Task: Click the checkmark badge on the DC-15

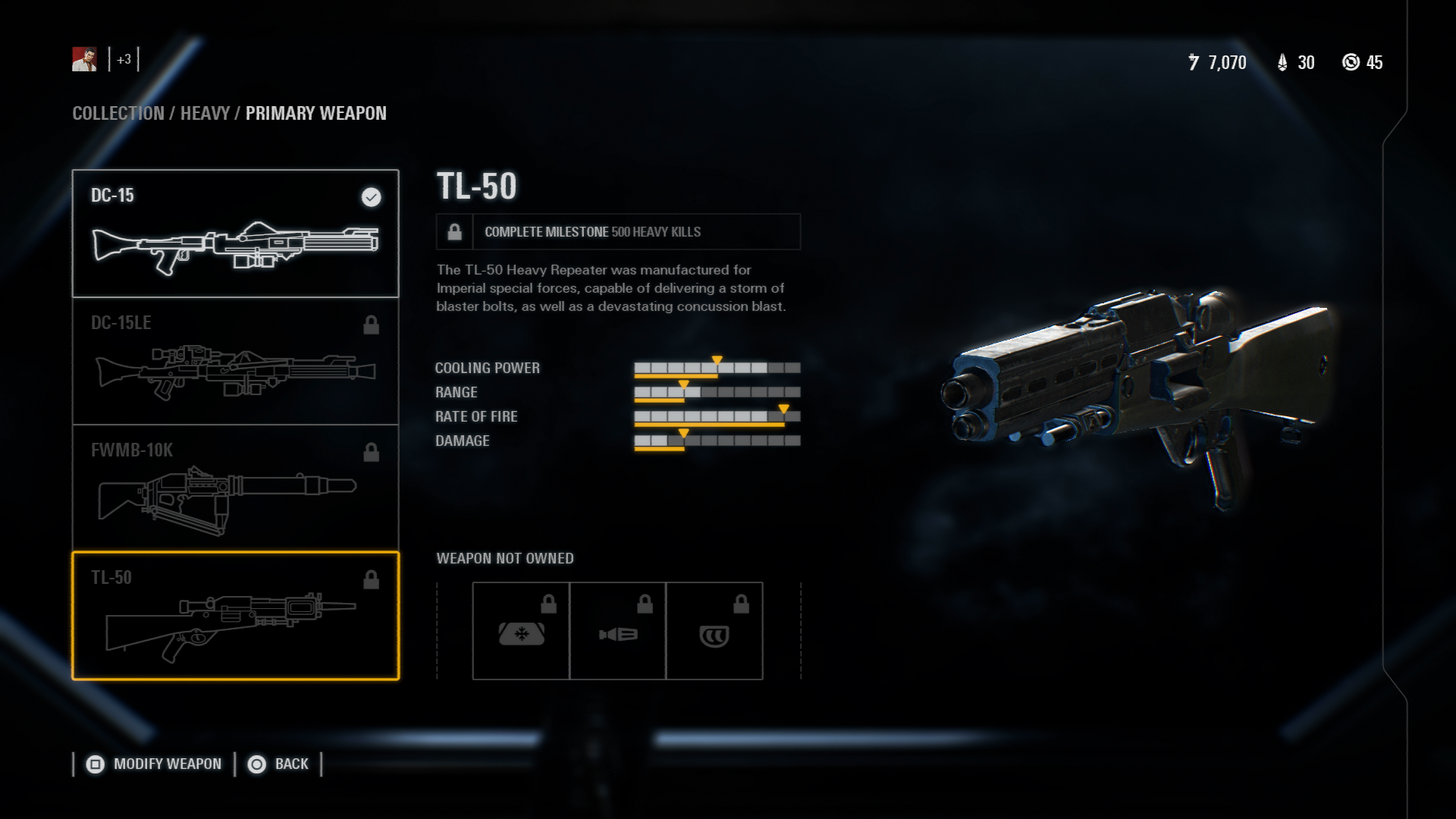Action: [x=371, y=198]
